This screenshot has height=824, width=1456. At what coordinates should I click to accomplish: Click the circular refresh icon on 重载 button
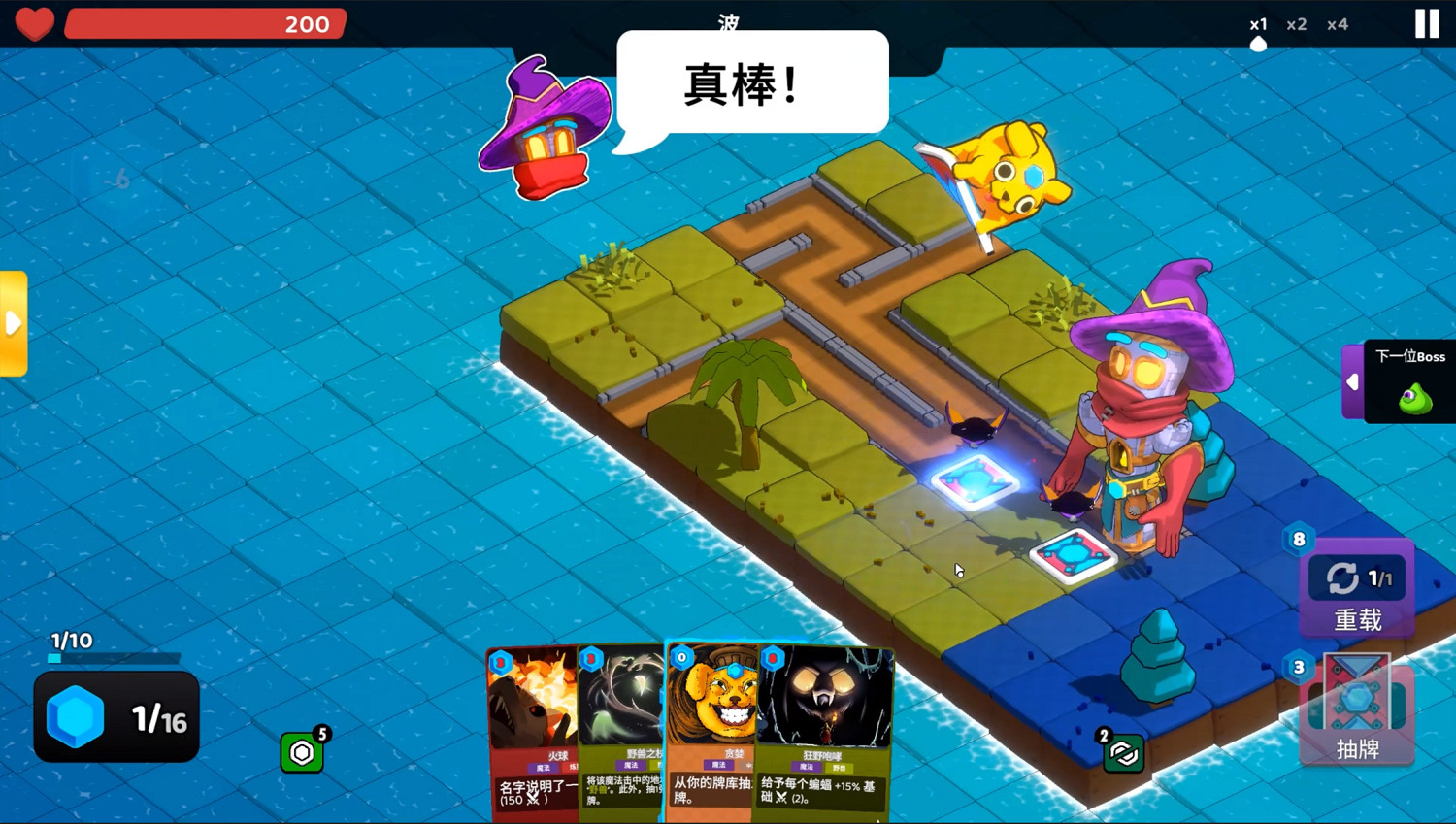(1342, 577)
